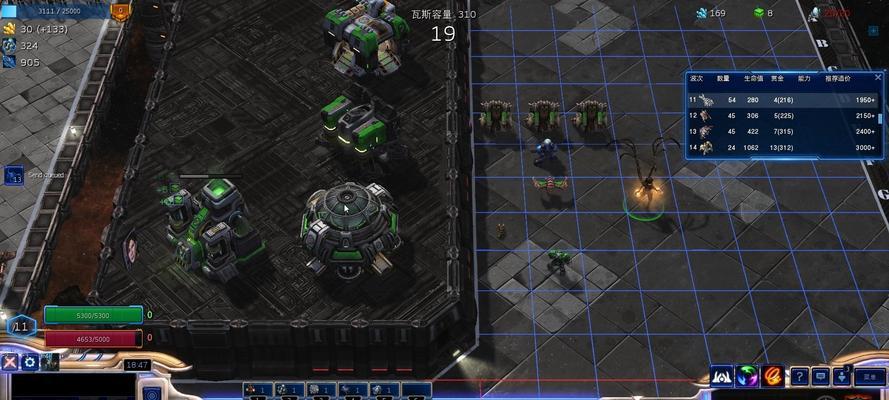Click the red X icon
889x400 pixels.
pyautogui.click(x=10, y=363)
